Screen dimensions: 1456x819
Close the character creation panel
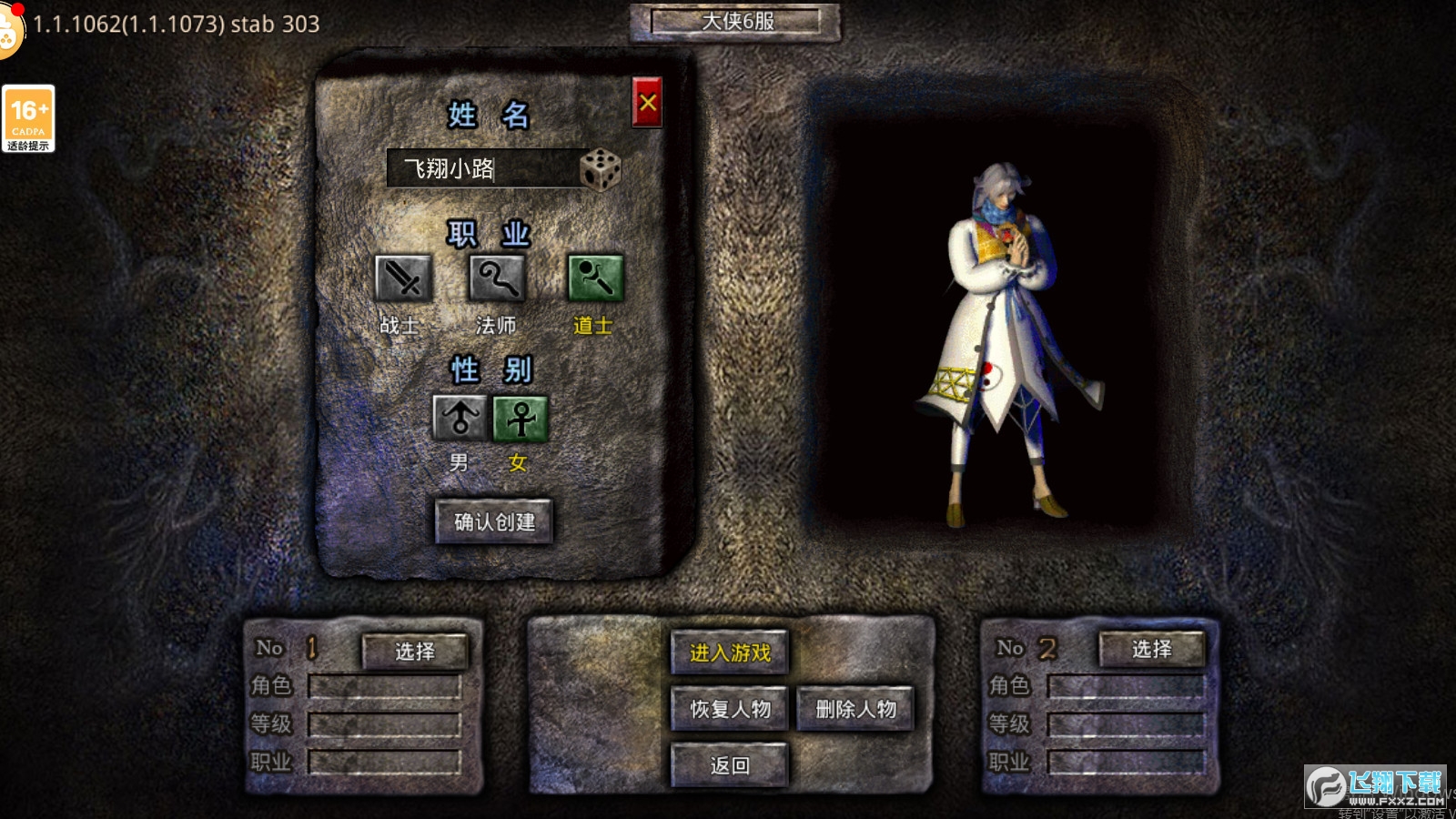coord(647,102)
